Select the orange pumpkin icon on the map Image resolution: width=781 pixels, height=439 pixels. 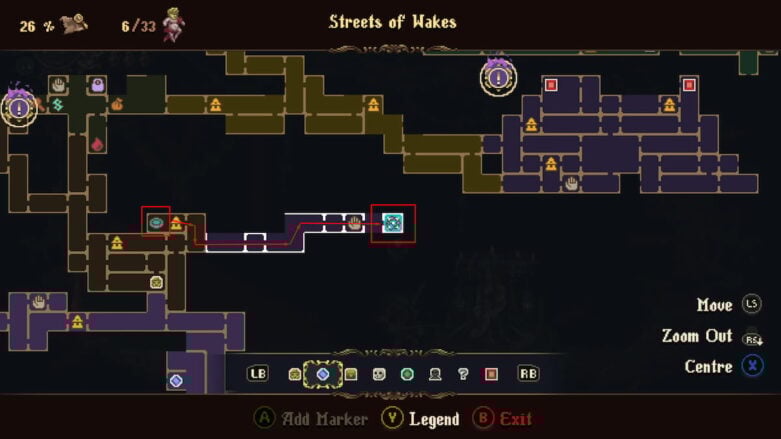[117, 104]
